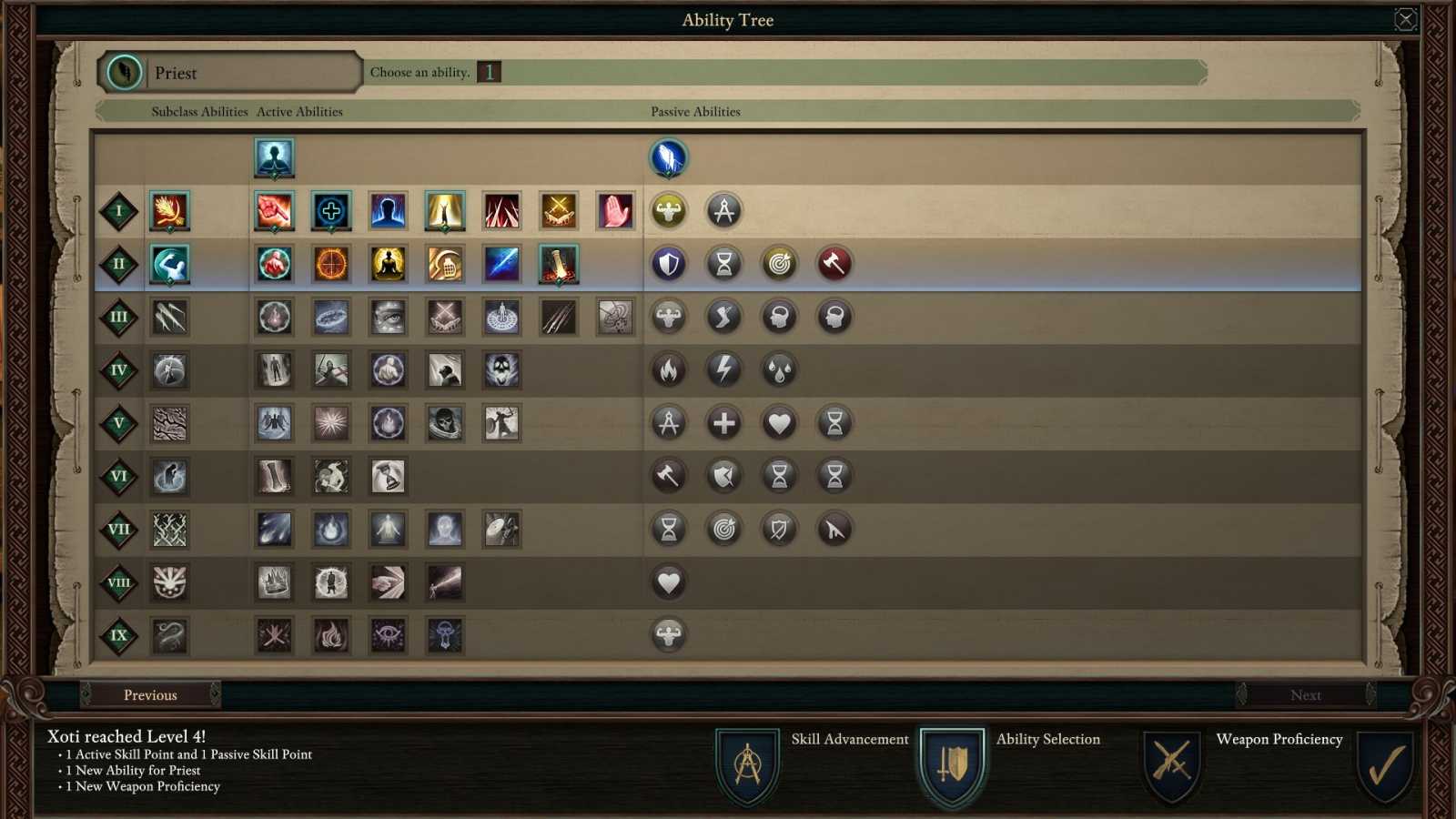
Task: Select the lightning bolt passive in tier IV
Action: pos(723,369)
